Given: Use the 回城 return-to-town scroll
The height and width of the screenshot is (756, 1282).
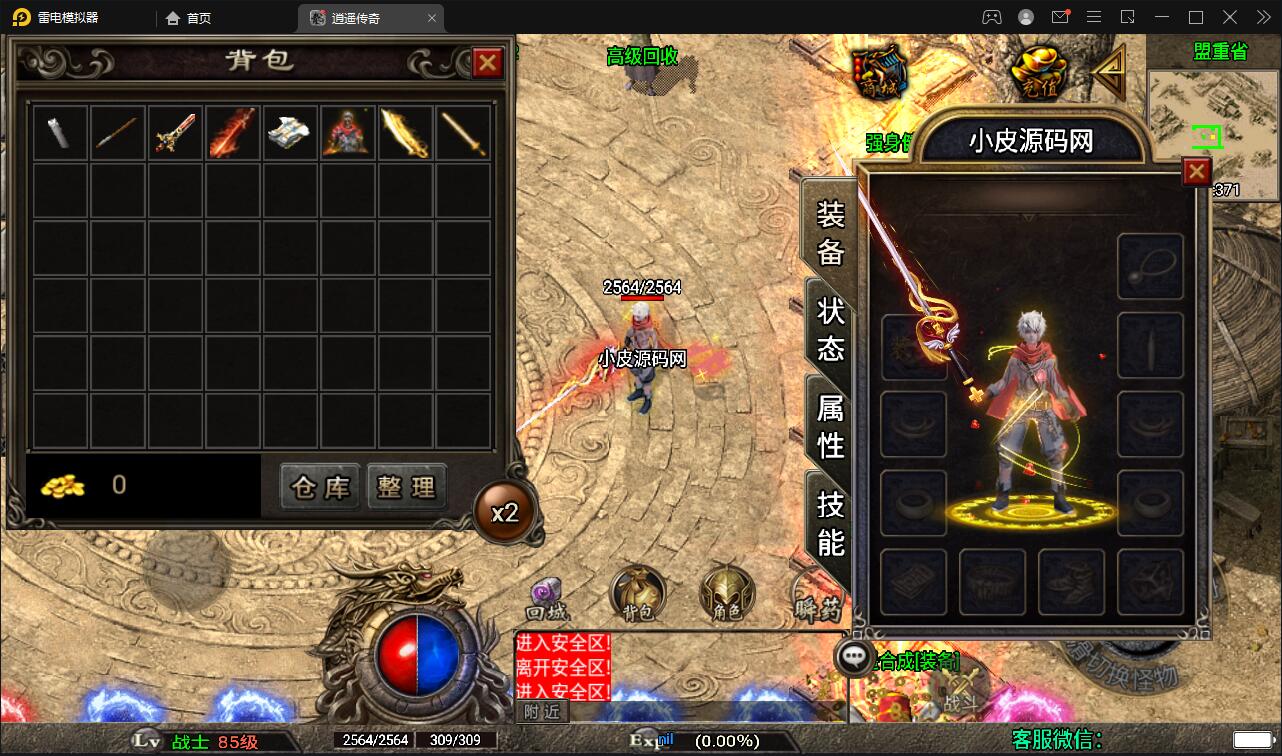Looking at the screenshot, I should (x=547, y=595).
